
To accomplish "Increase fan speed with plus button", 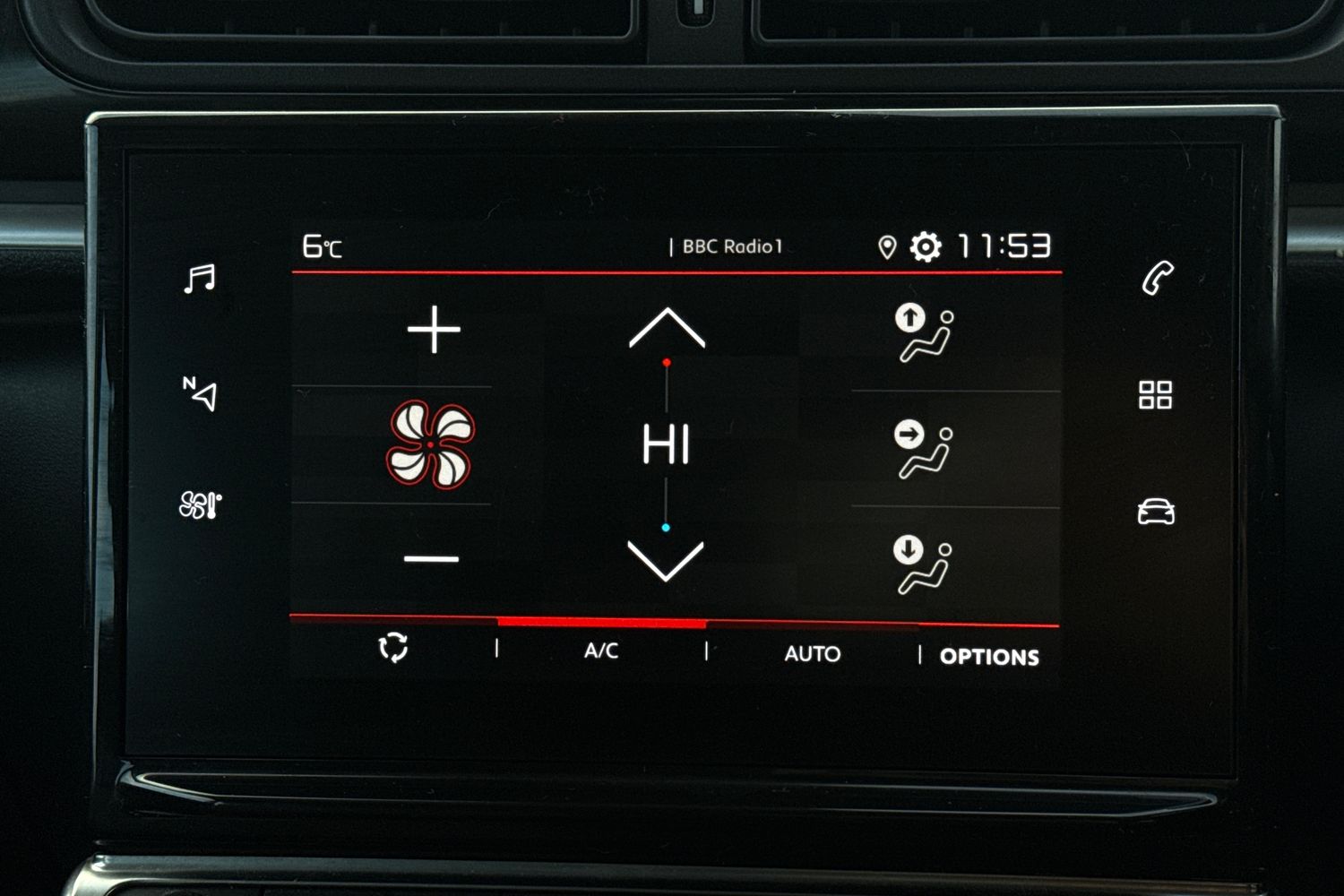I will tap(434, 330).
